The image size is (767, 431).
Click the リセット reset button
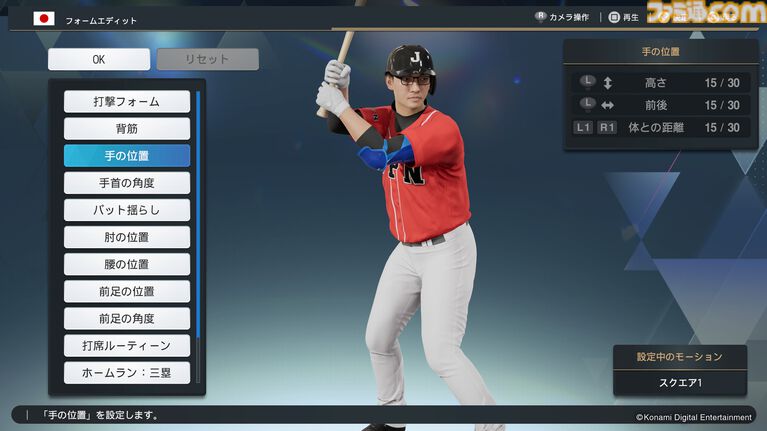[207, 59]
